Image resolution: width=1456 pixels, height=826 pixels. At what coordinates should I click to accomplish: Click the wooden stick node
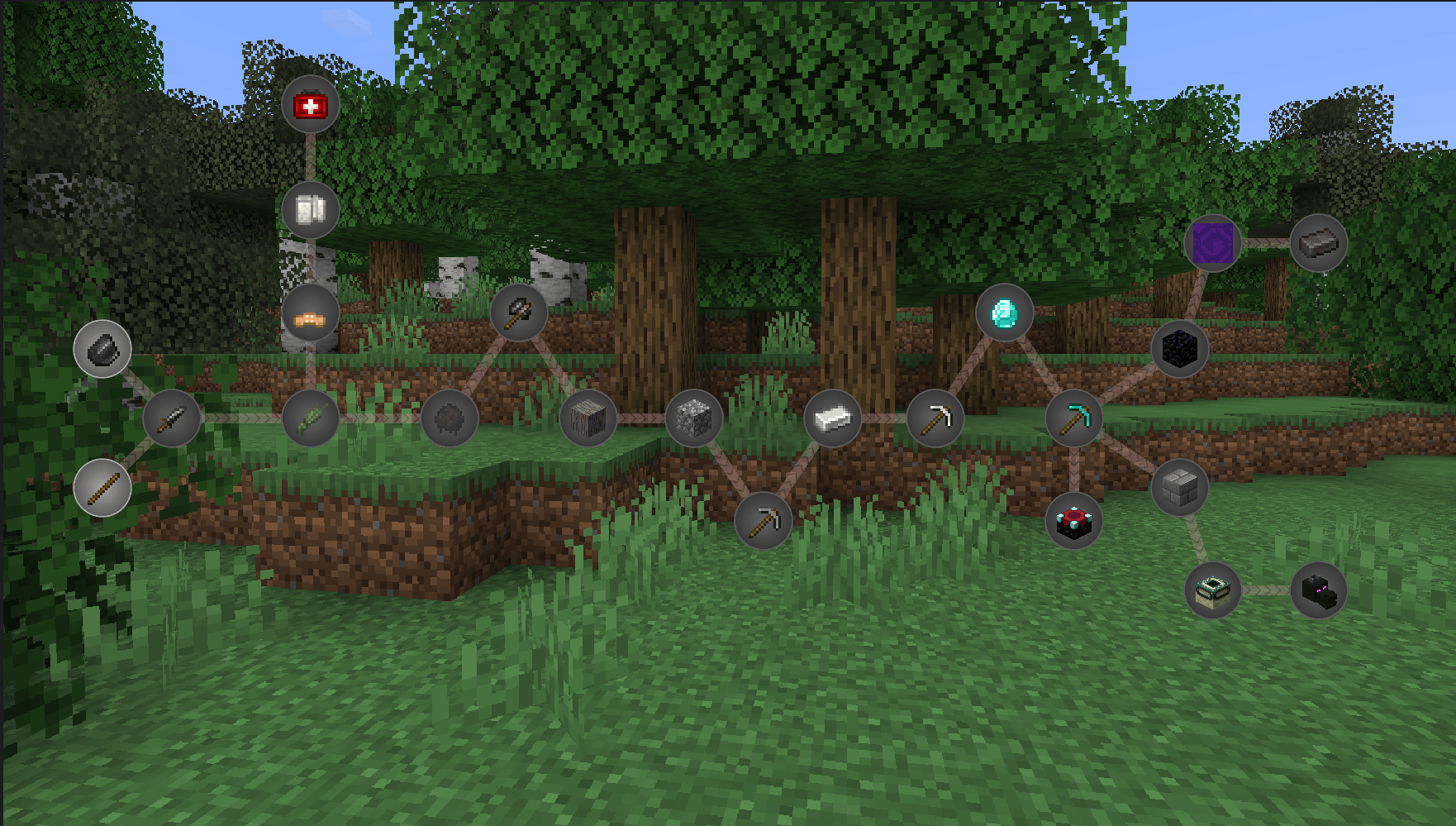[x=102, y=488]
